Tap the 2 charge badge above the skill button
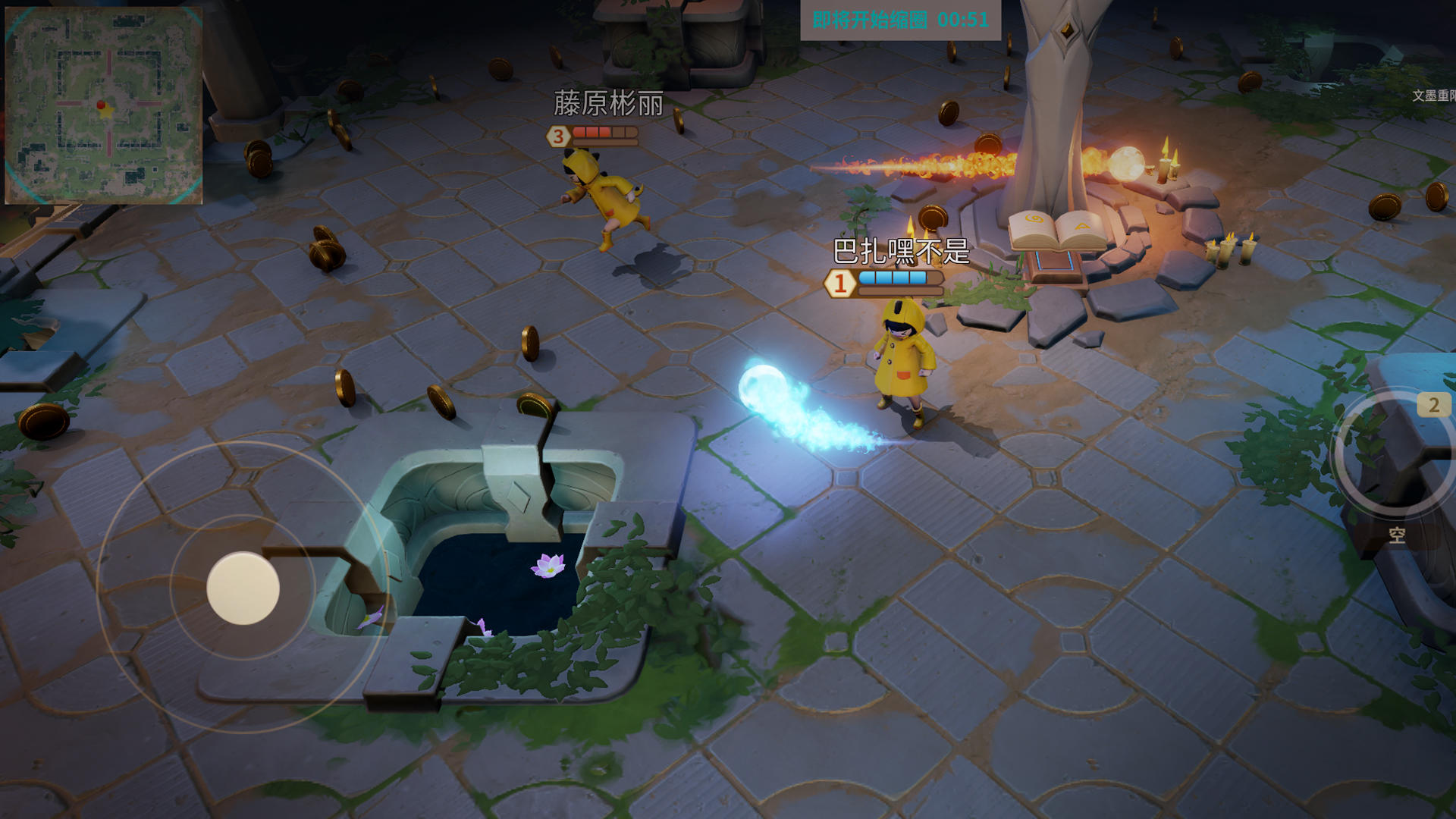Screen dimensions: 1456x819 point(1433,403)
